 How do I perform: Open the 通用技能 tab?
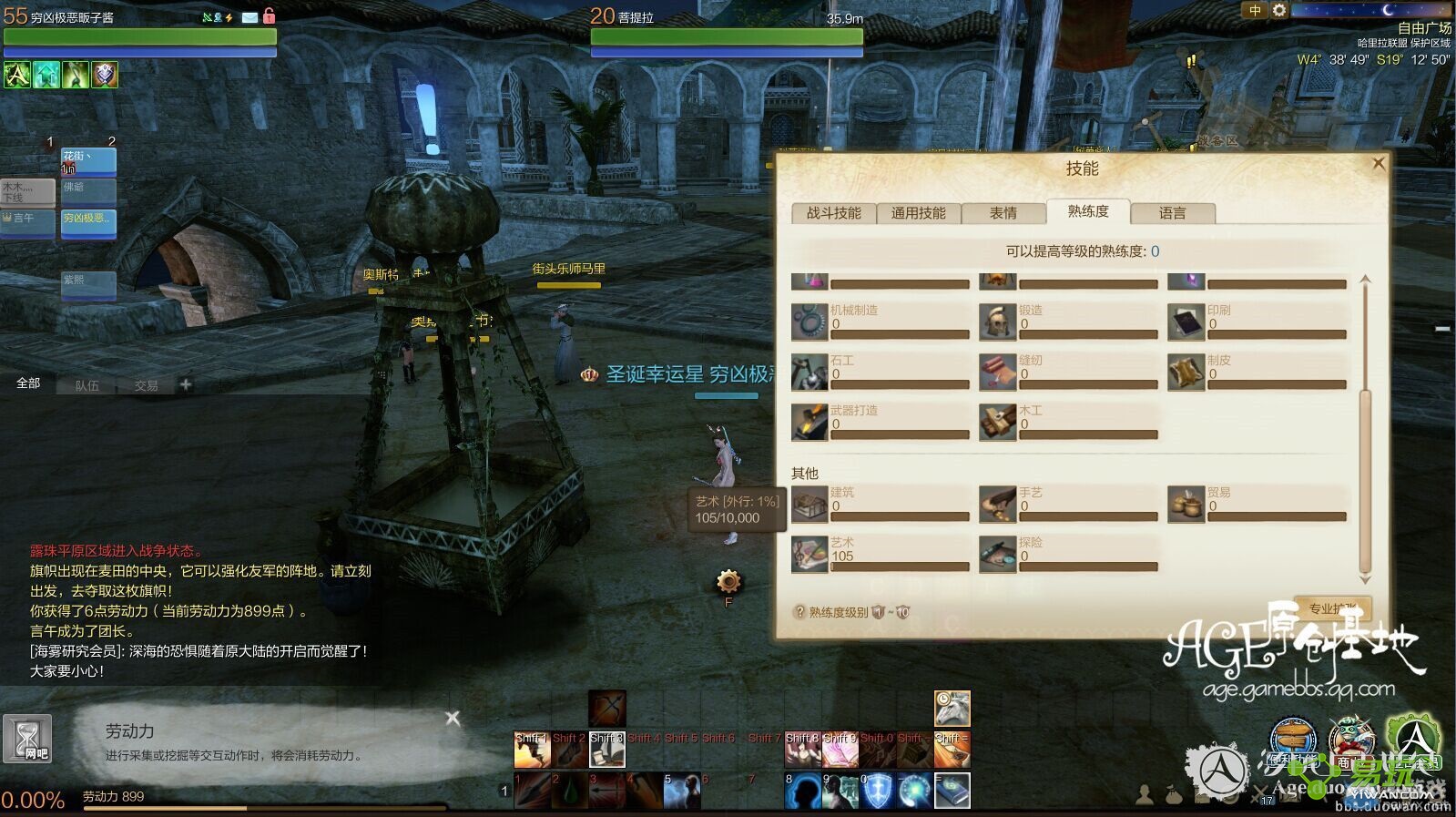[x=918, y=213]
